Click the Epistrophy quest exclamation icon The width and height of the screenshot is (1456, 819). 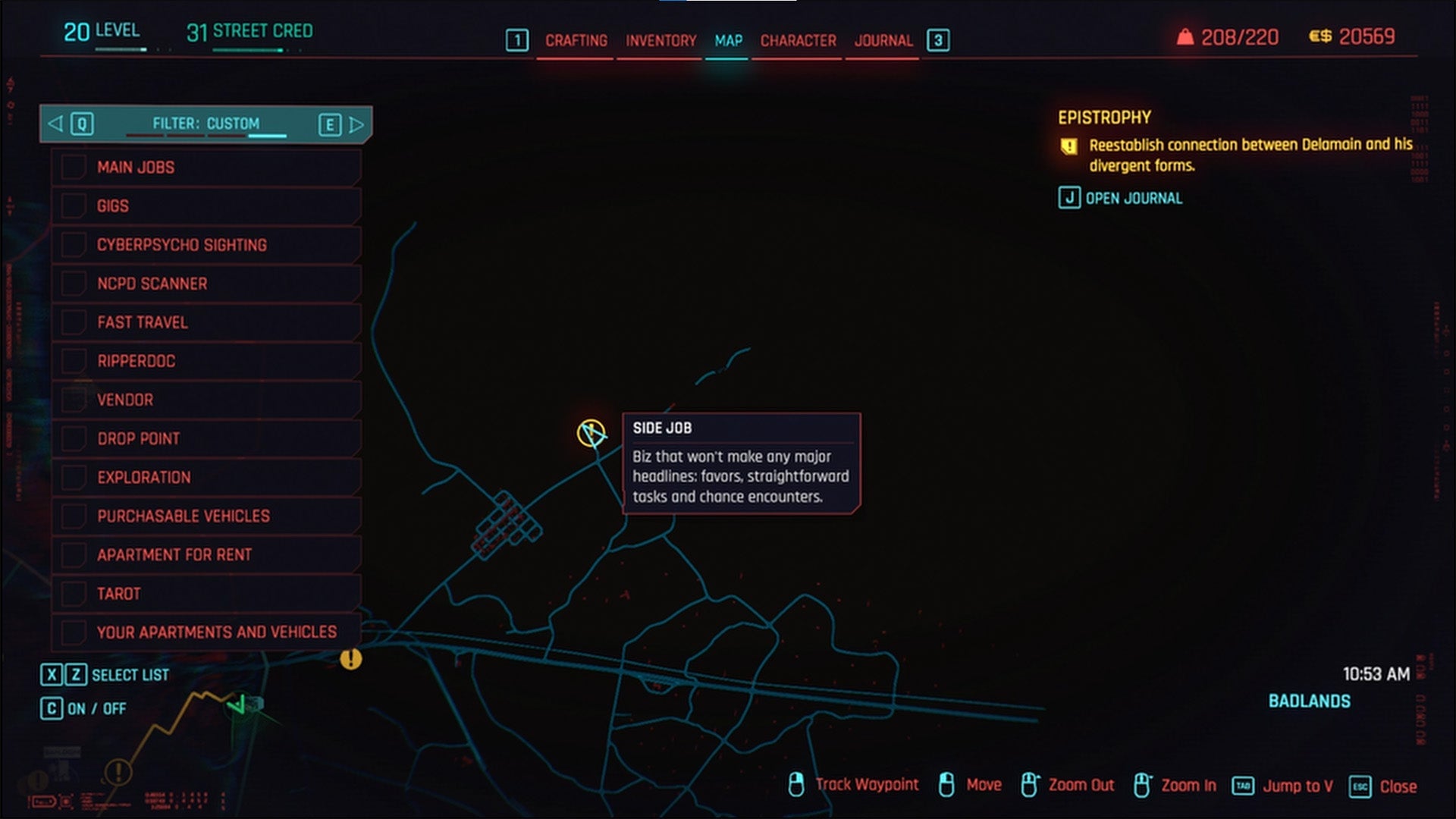(1068, 144)
